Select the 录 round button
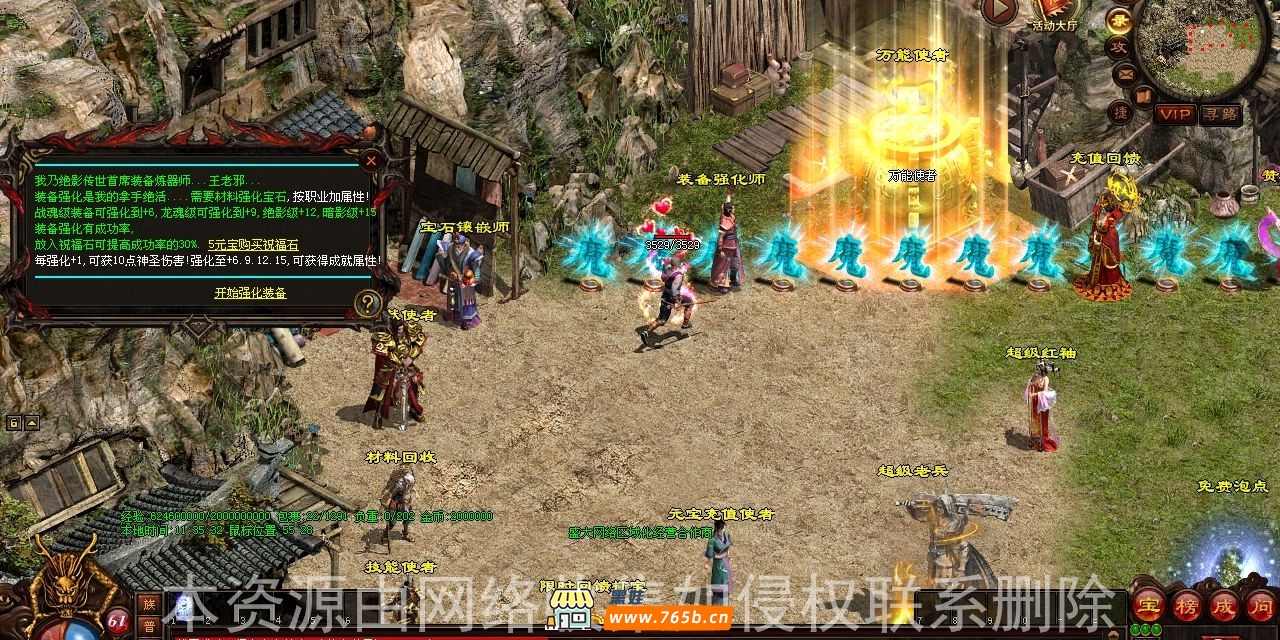This screenshot has height=640, width=1280. coord(1118,20)
